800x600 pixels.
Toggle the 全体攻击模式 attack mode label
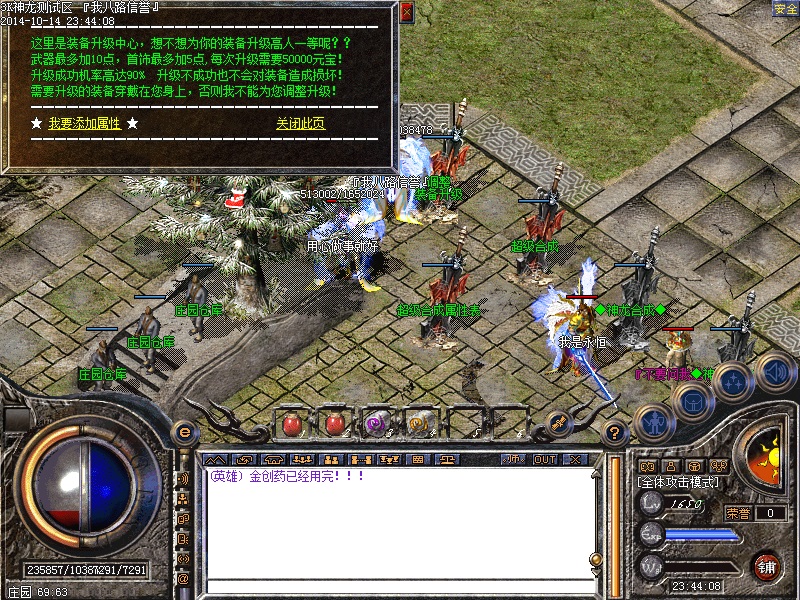pos(678,482)
